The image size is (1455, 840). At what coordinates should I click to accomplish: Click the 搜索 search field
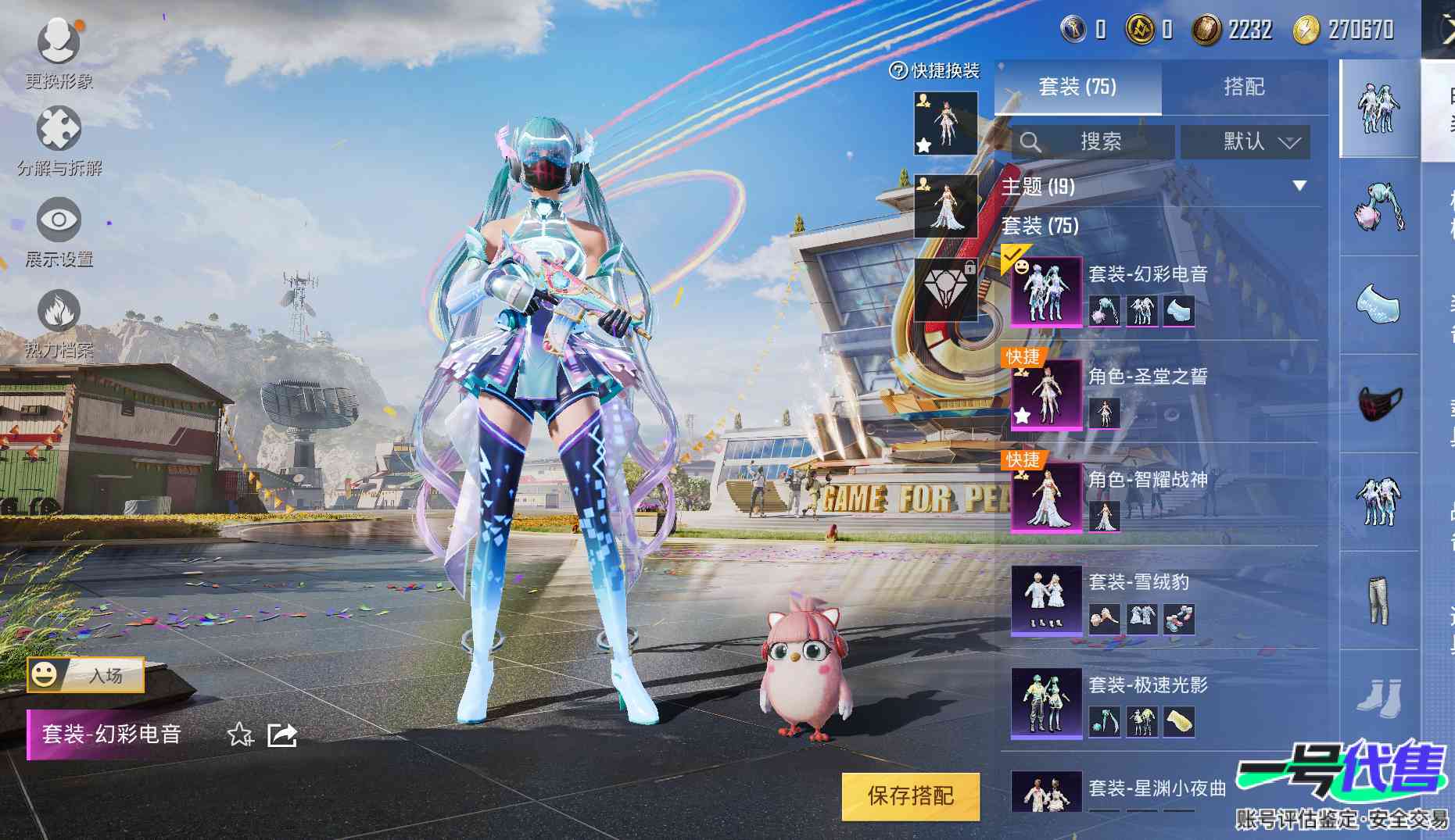click(x=1093, y=142)
